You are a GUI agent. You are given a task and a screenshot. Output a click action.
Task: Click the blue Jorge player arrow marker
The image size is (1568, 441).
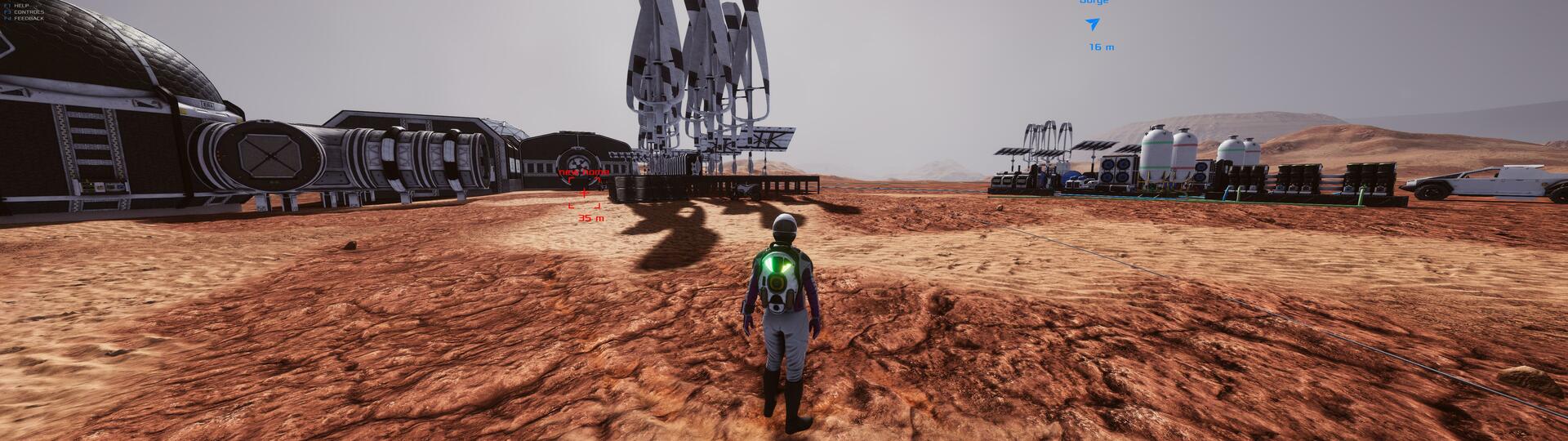click(1093, 24)
